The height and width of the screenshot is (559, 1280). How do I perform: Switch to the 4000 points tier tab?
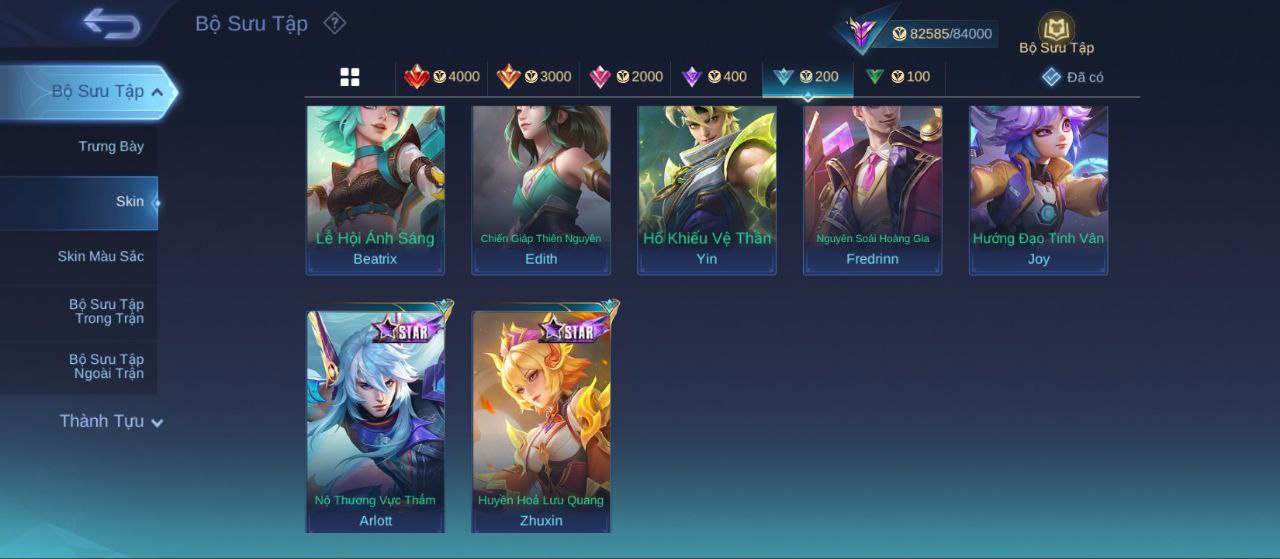tap(441, 77)
